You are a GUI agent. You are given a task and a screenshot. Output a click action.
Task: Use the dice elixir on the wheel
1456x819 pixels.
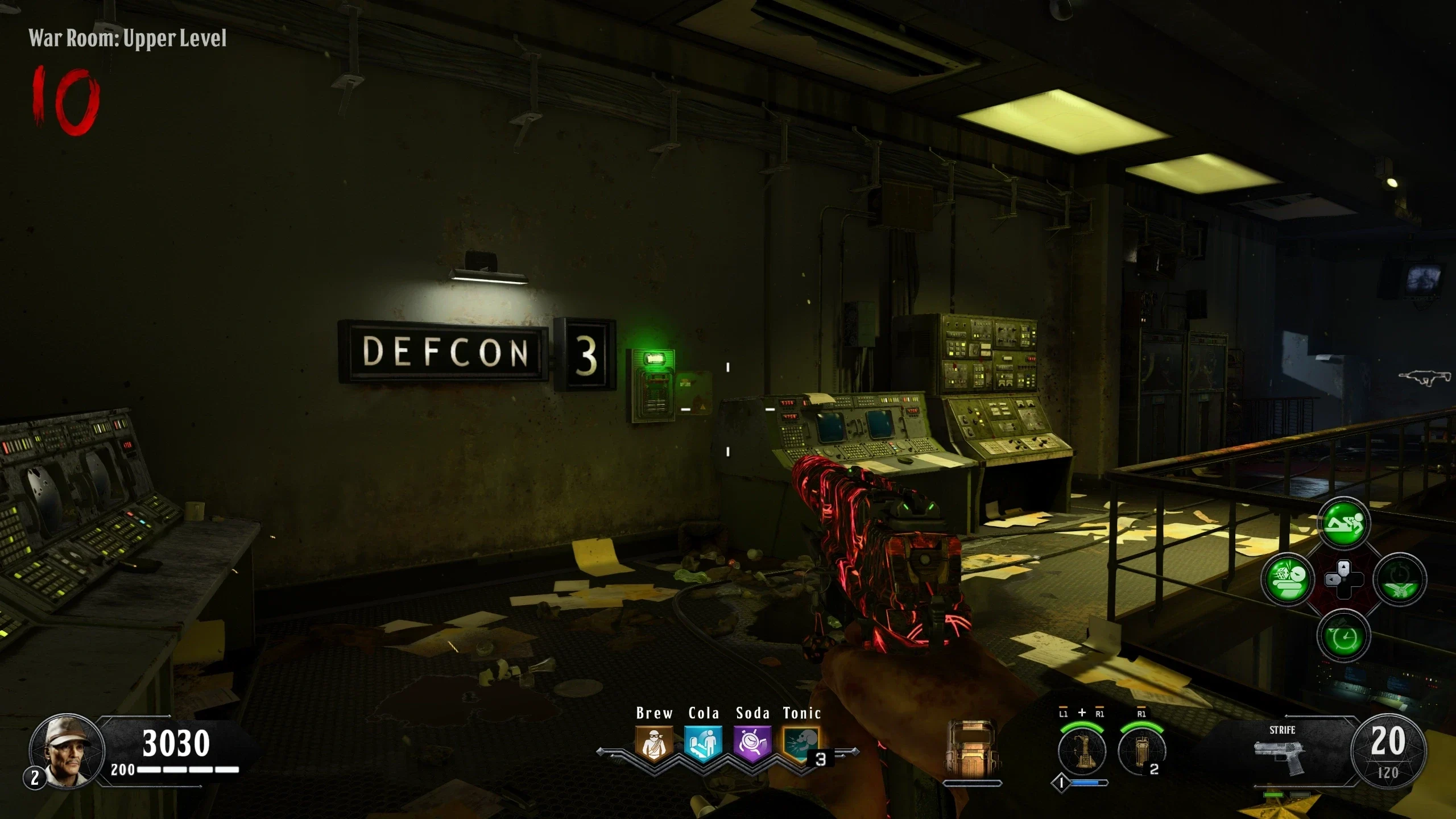tap(1288, 580)
